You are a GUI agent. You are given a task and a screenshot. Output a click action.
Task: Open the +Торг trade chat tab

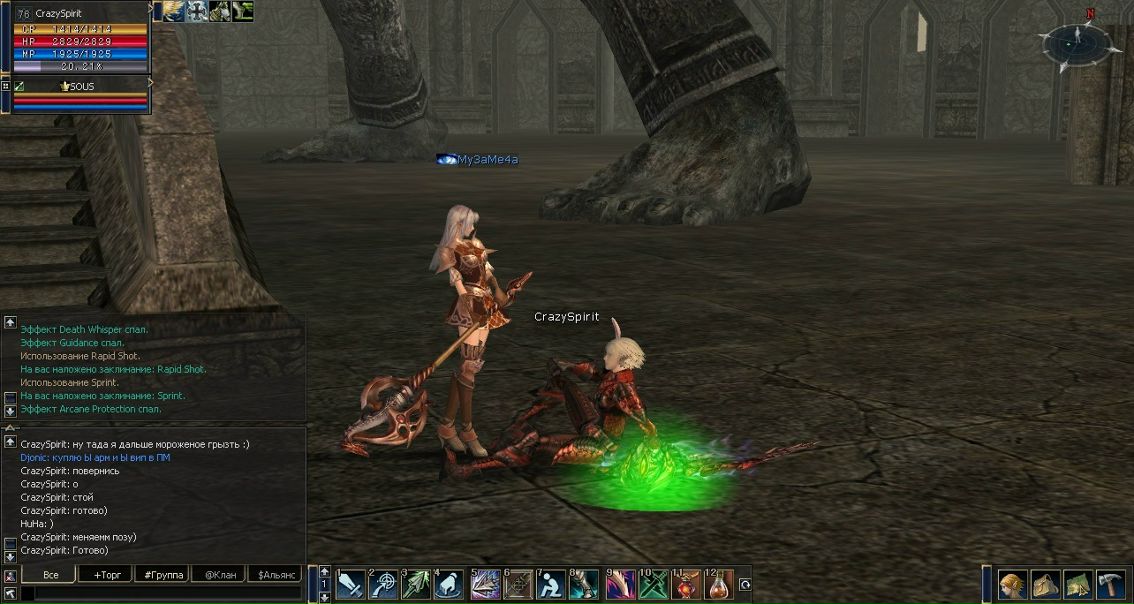coord(105,575)
